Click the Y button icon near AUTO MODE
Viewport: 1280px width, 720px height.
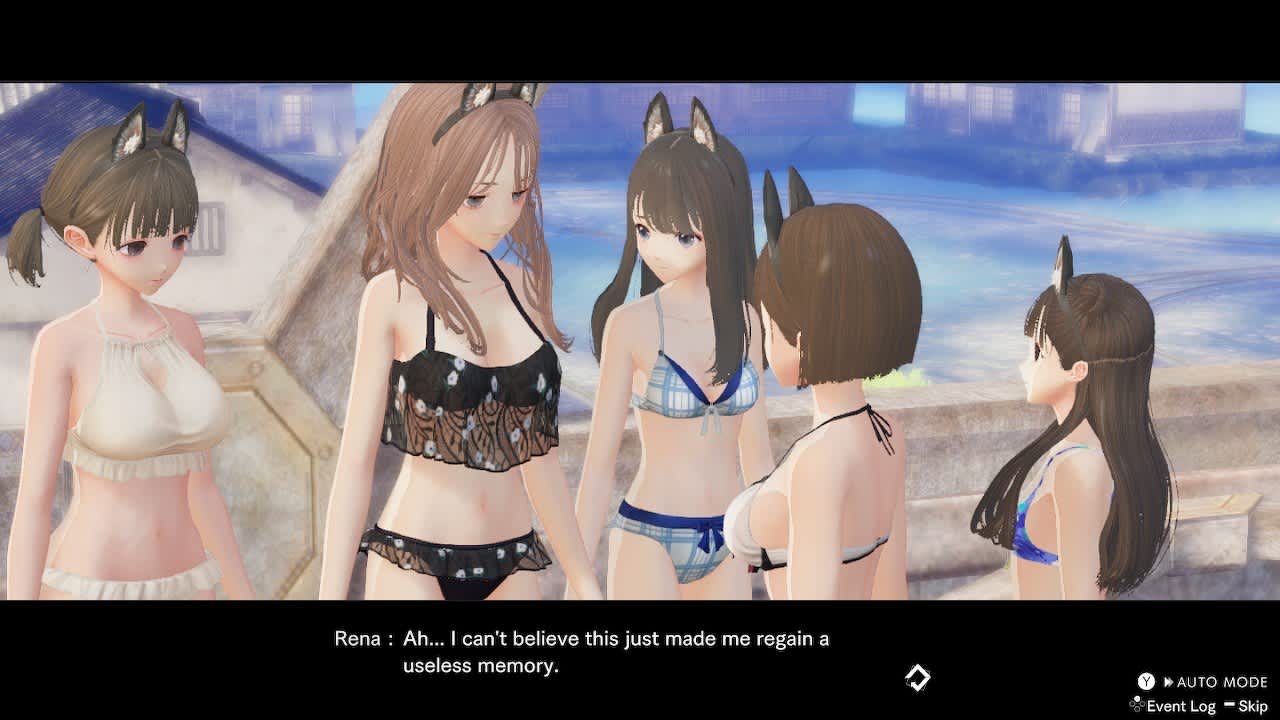pos(1146,682)
